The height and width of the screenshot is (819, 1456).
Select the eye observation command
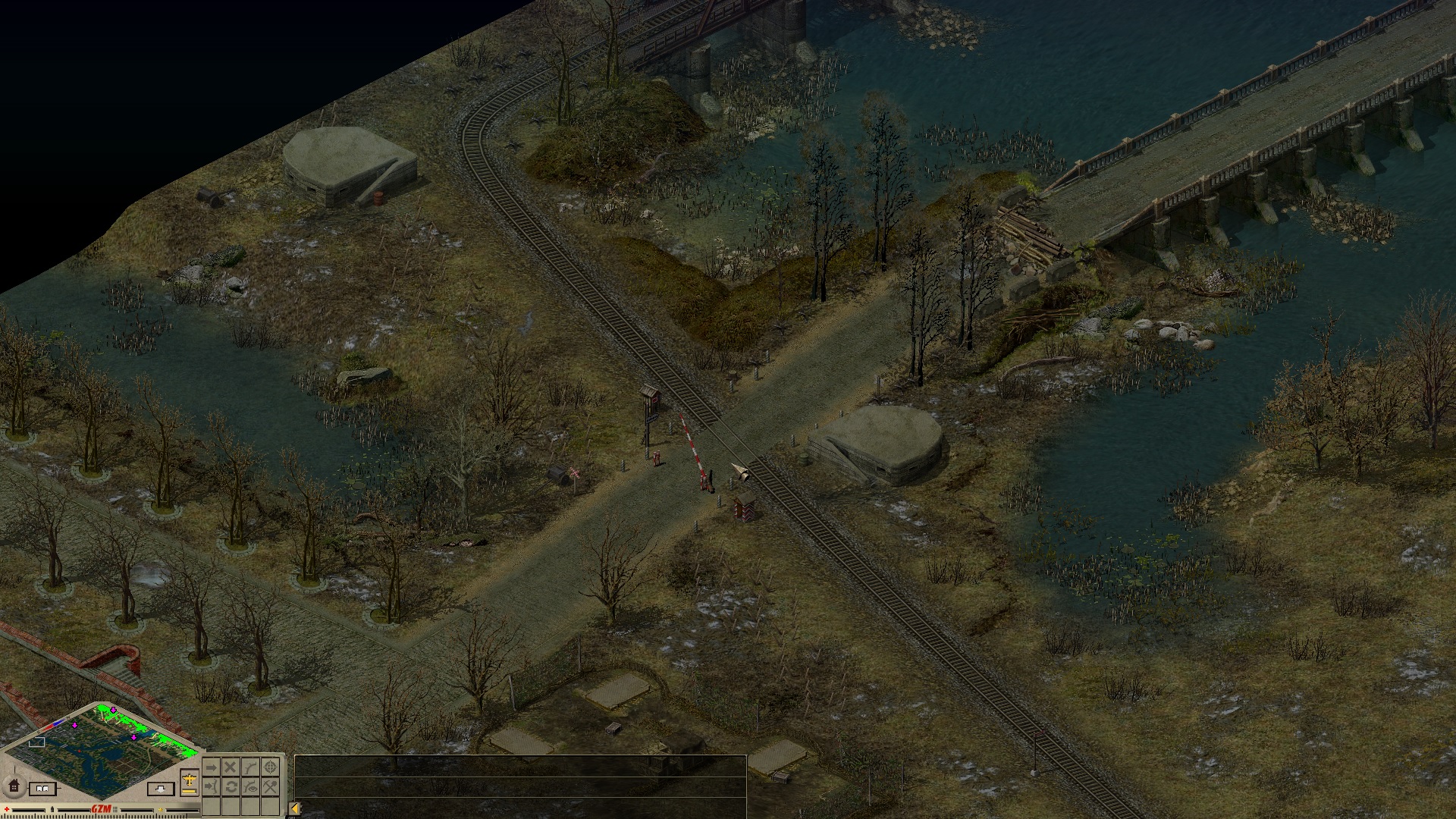(250, 787)
